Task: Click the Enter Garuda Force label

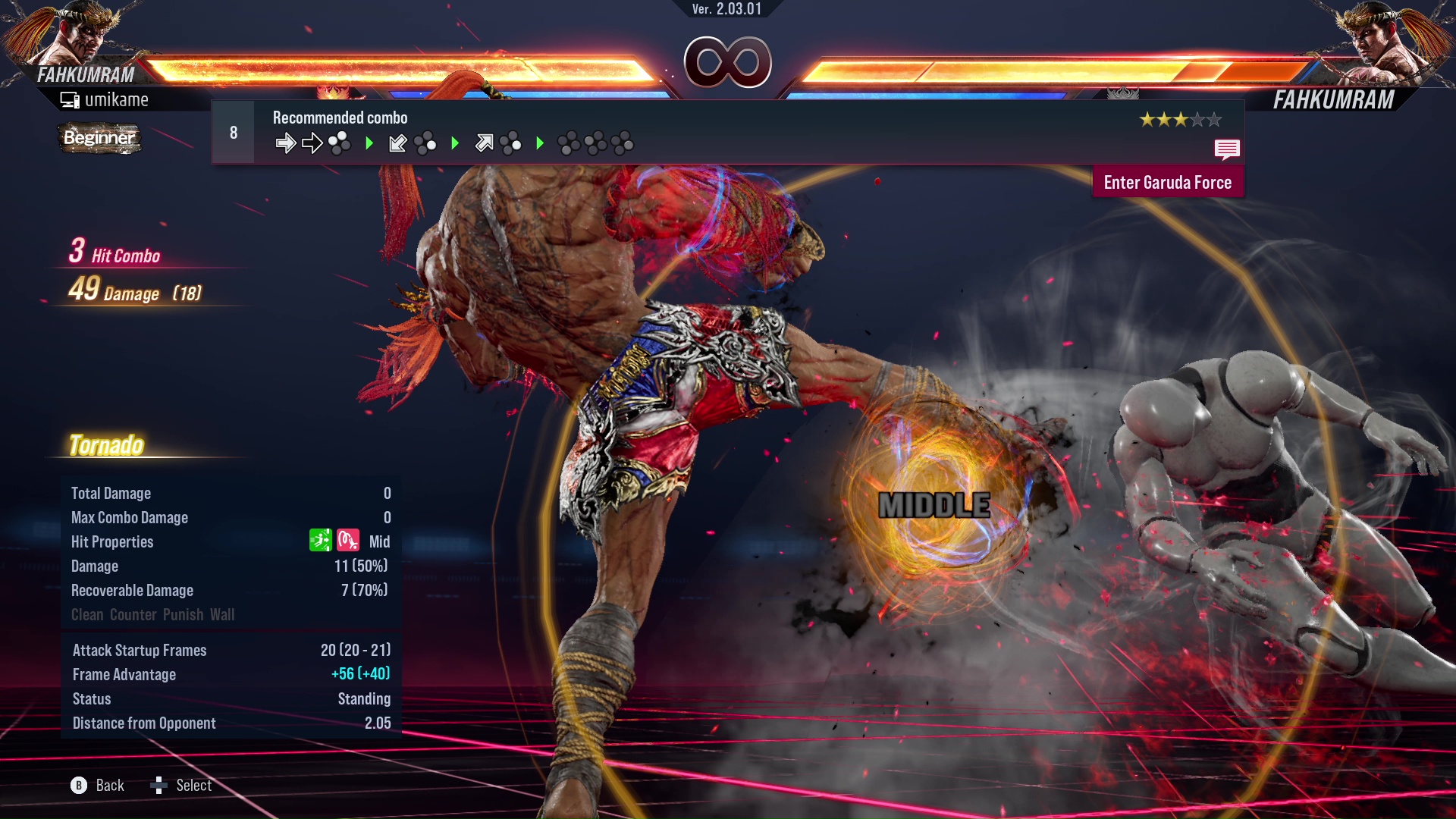Action: click(x=1167, y=183)
